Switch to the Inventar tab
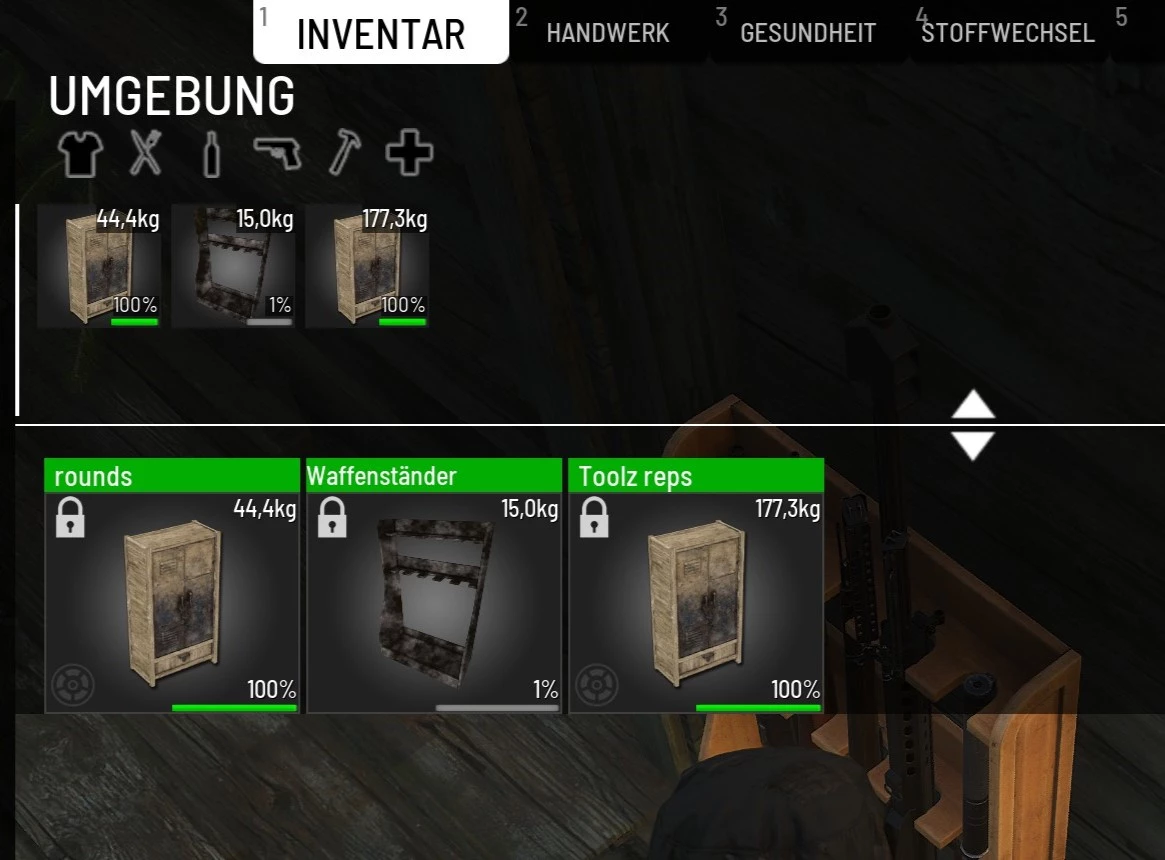Screen dimensions: 1165x860 381,34
